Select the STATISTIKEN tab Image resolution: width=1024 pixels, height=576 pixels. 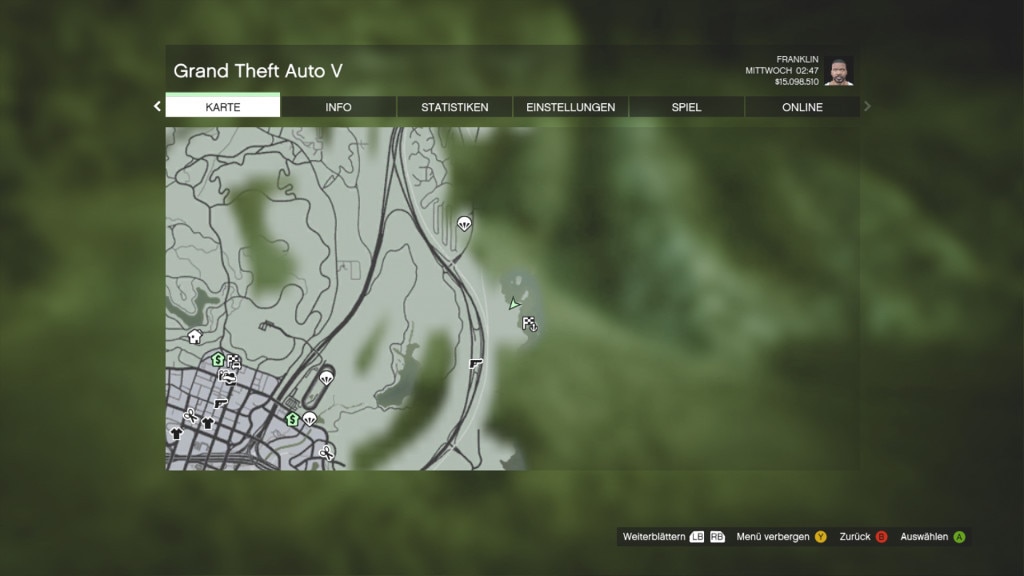454,107
